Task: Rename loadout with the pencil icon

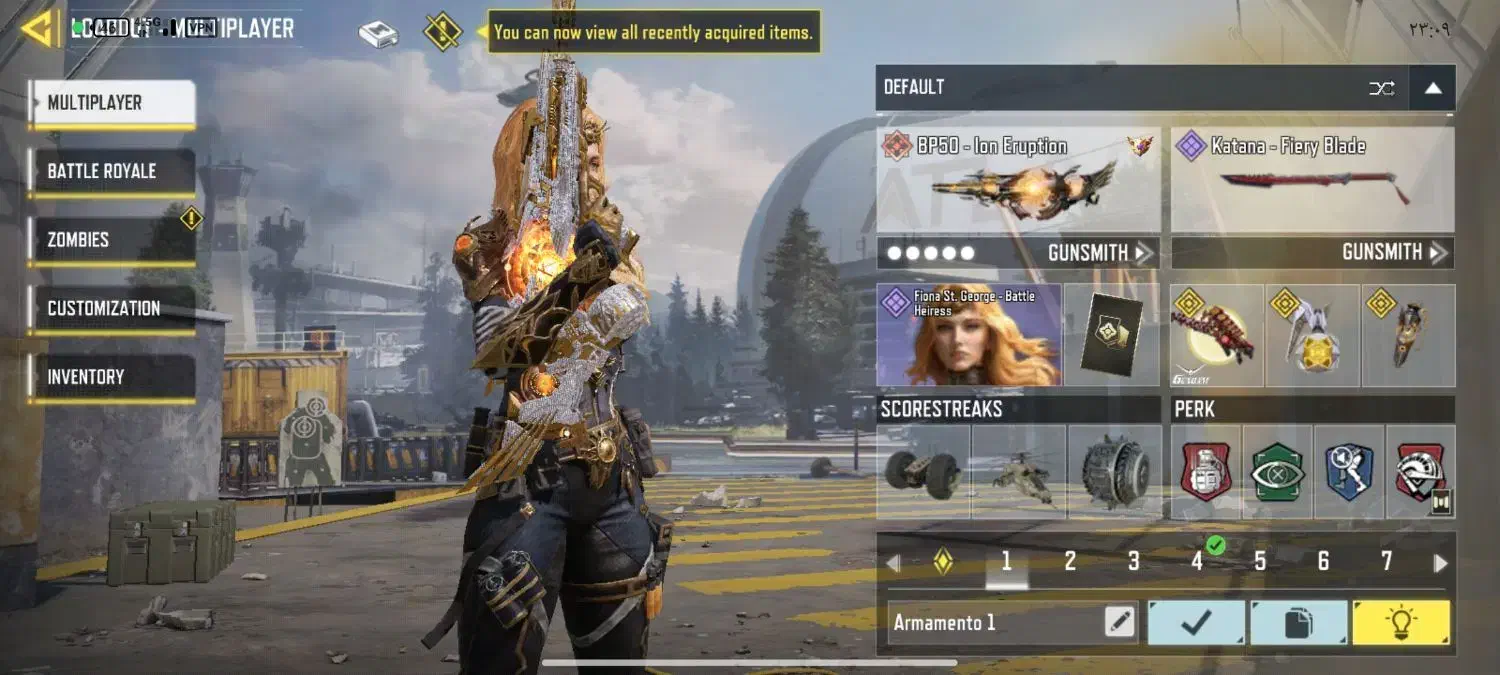Action: pyautogui.click(x=1120, y=622)
